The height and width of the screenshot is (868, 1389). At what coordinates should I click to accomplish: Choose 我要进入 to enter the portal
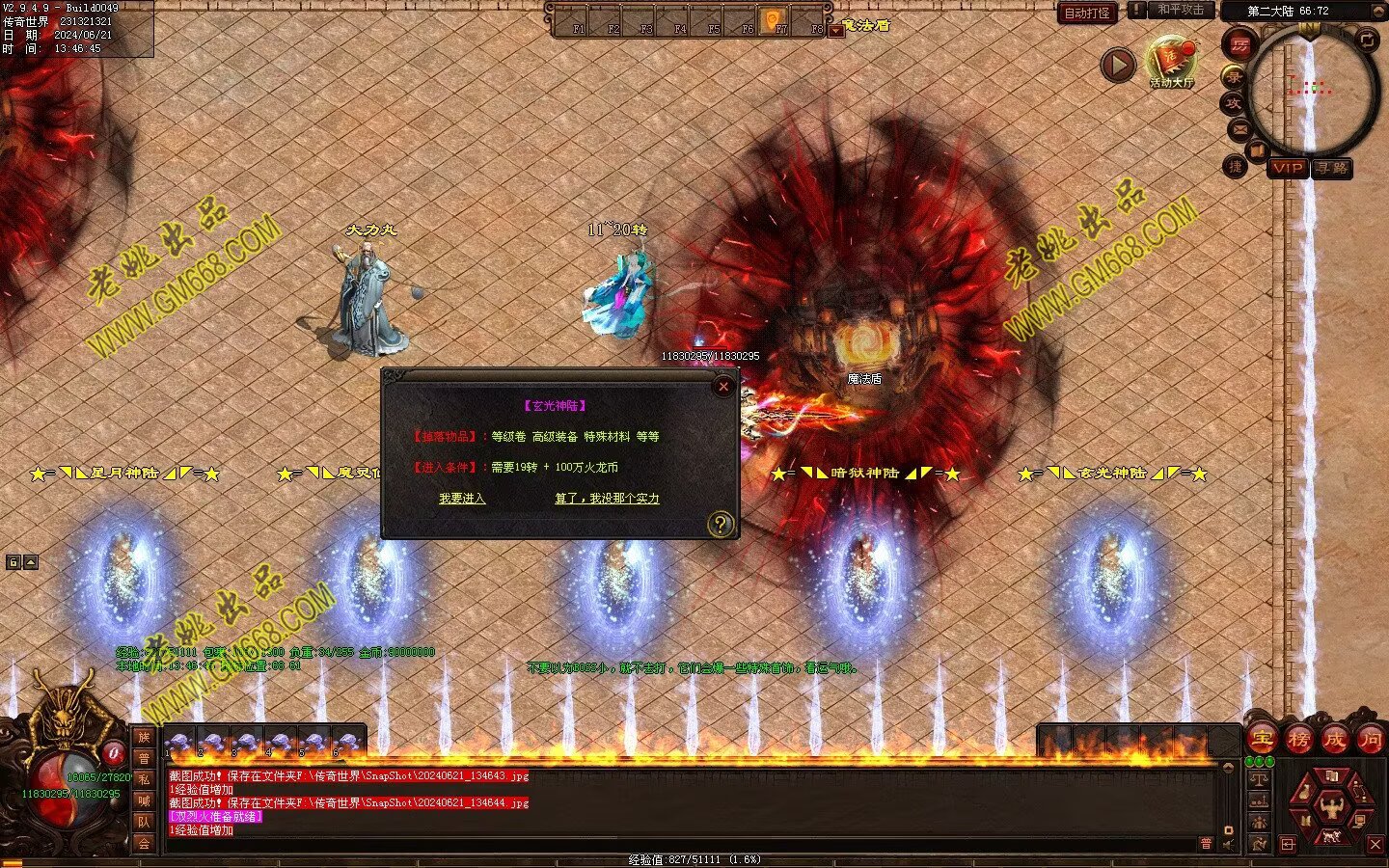tap(462, 499)
